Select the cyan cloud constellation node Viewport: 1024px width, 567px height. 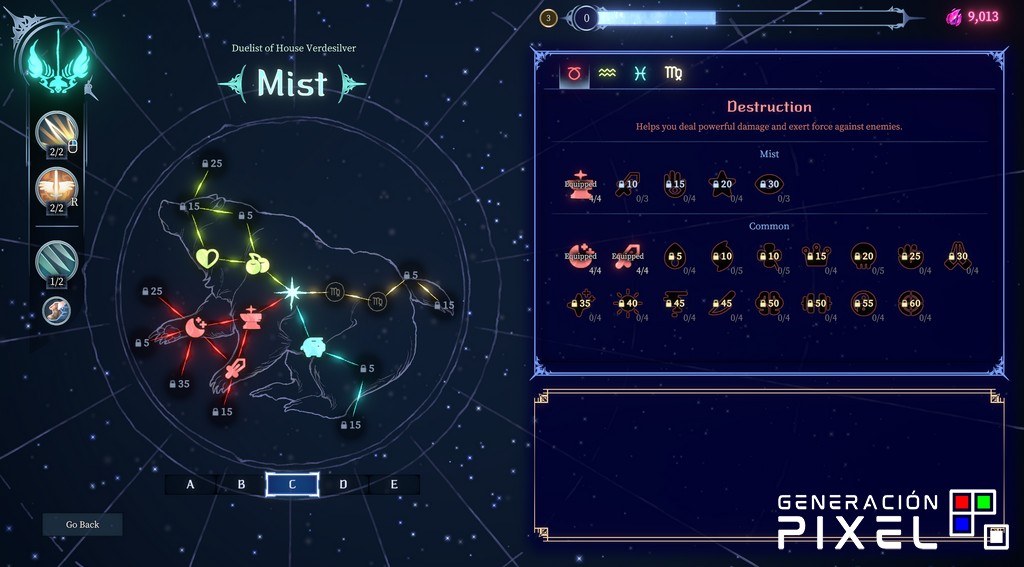[314, 347]
